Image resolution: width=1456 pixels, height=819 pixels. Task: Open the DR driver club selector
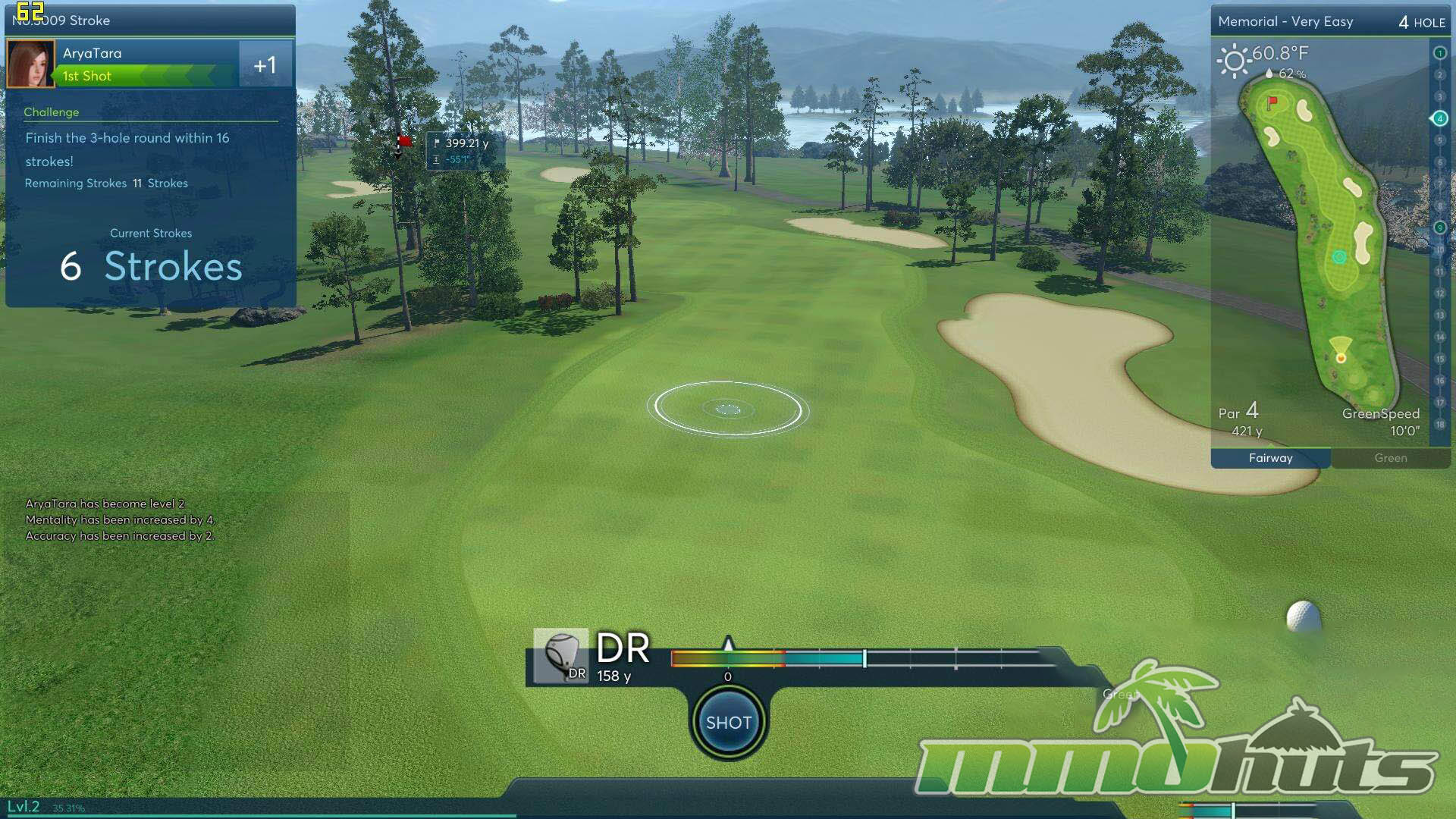(x=560, y=657)
